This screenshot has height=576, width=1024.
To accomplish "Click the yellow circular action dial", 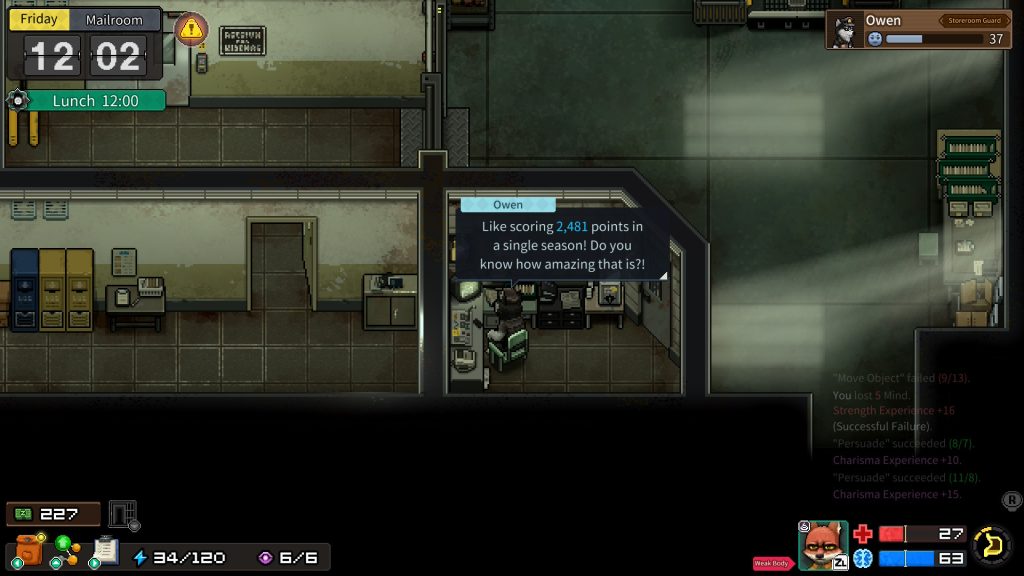I will pos(993,545).
